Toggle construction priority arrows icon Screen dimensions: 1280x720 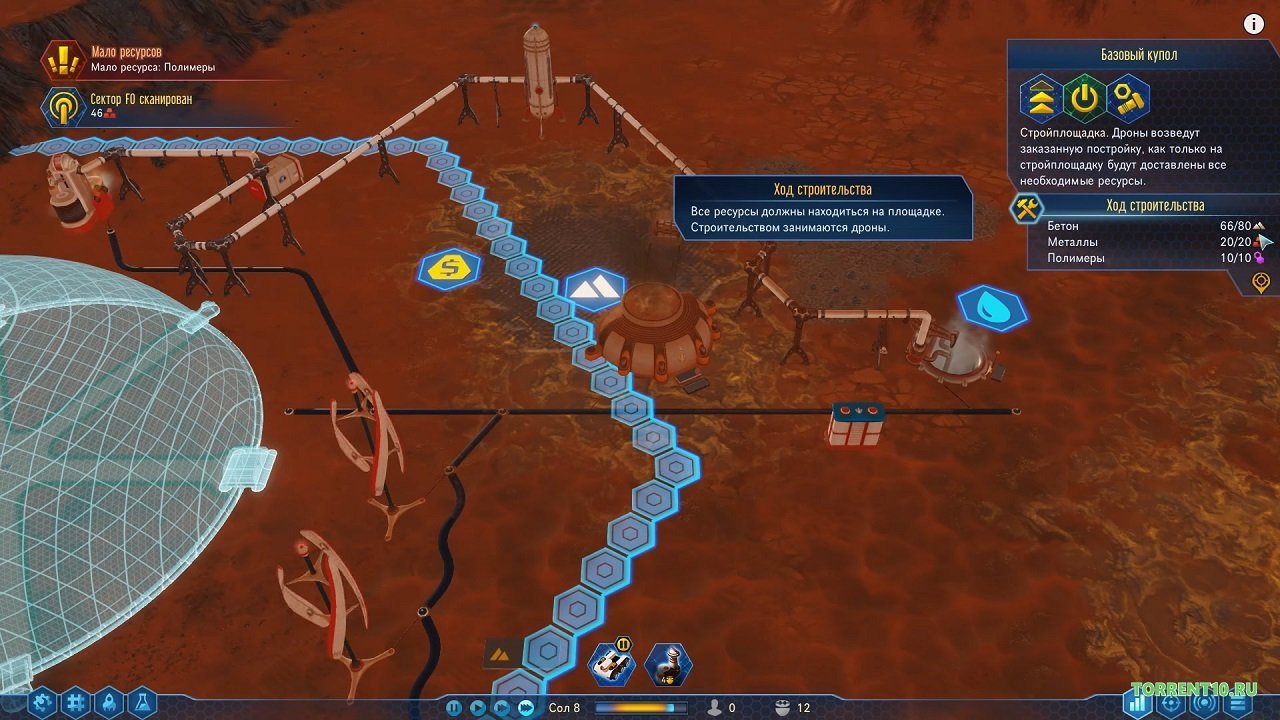pyautogui.click(x=1040, y=100)
